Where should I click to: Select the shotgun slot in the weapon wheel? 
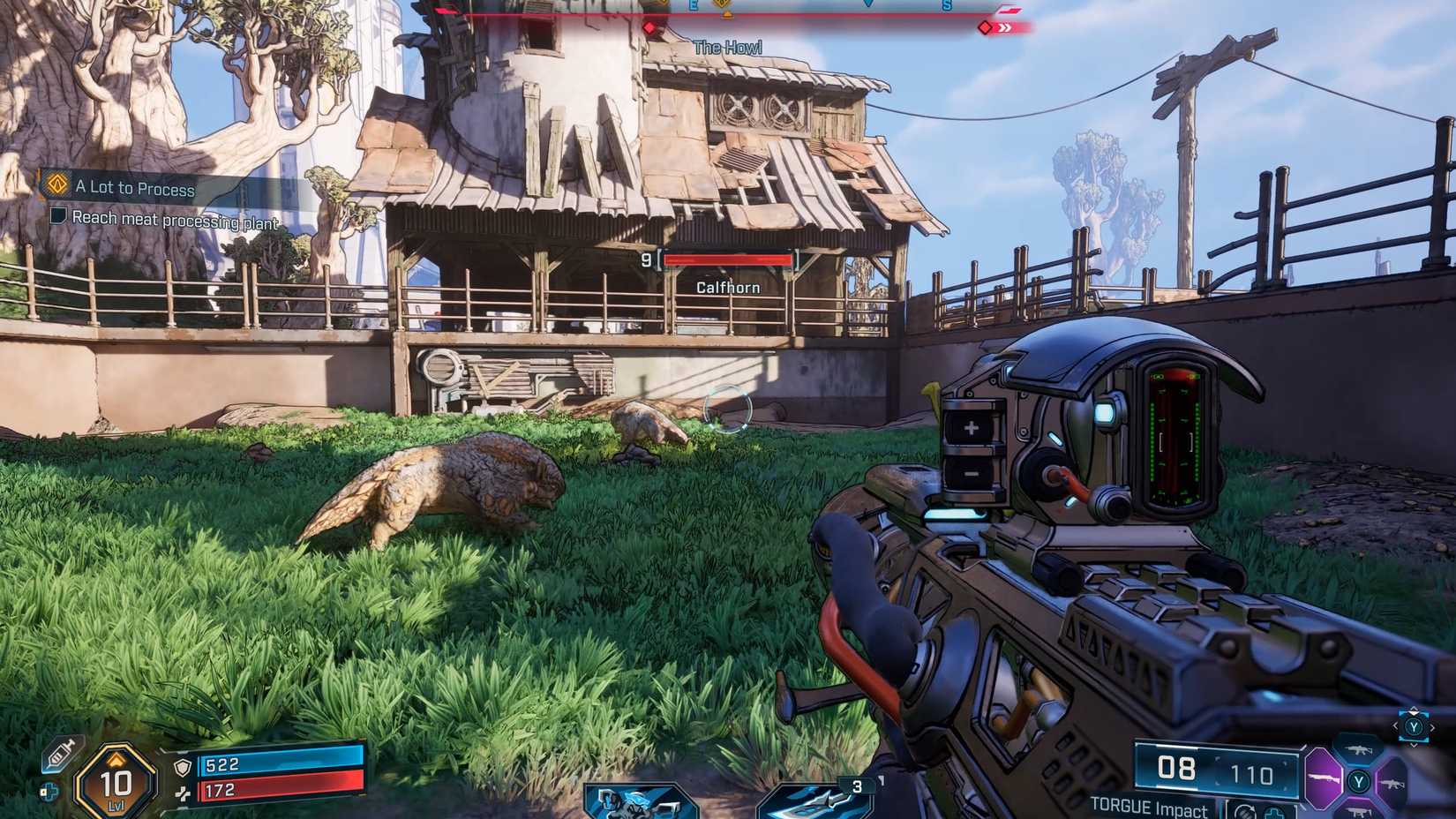pyautogui.click(x=1324, y=778)
